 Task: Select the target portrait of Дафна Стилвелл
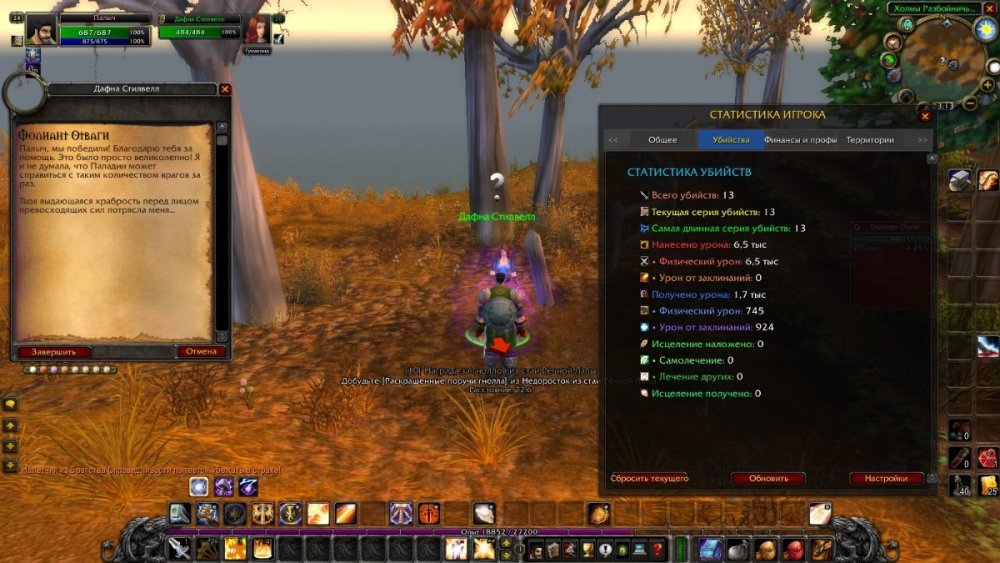[x=256, y=30]
